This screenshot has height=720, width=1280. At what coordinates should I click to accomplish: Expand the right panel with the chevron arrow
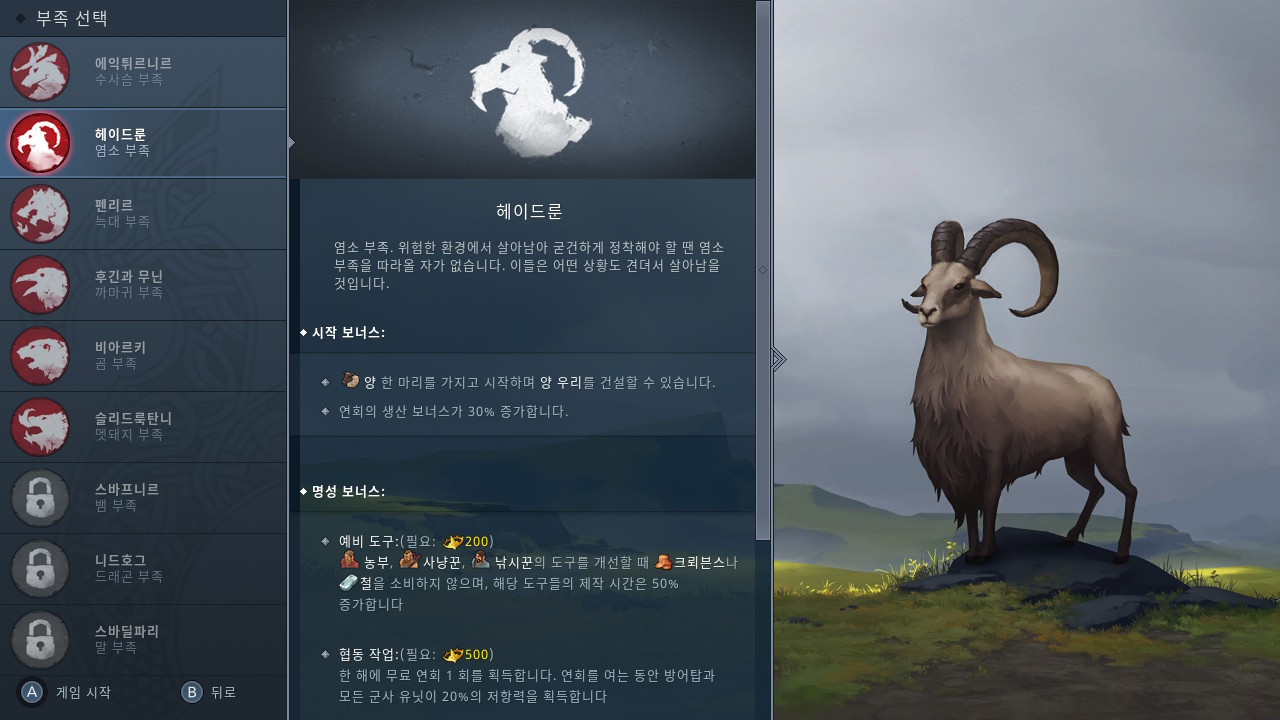point(779,358)
